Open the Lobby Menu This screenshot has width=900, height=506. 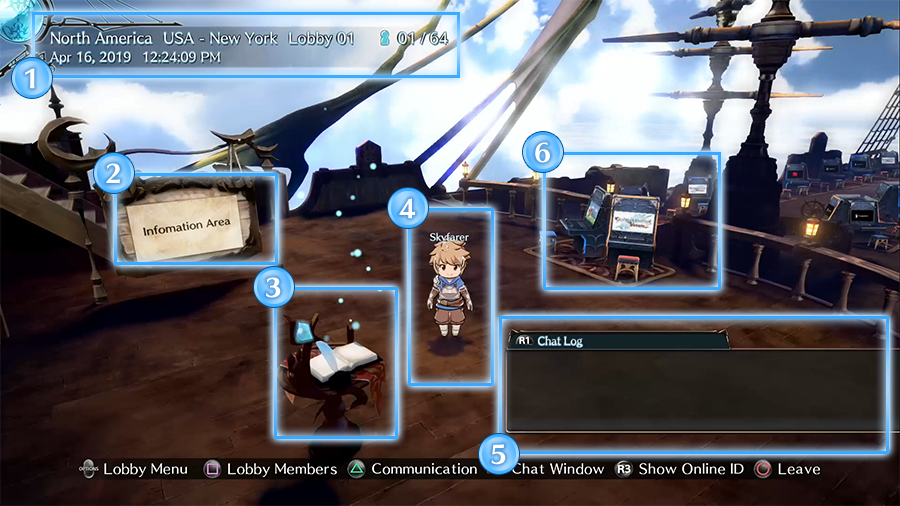pos(133,469)
